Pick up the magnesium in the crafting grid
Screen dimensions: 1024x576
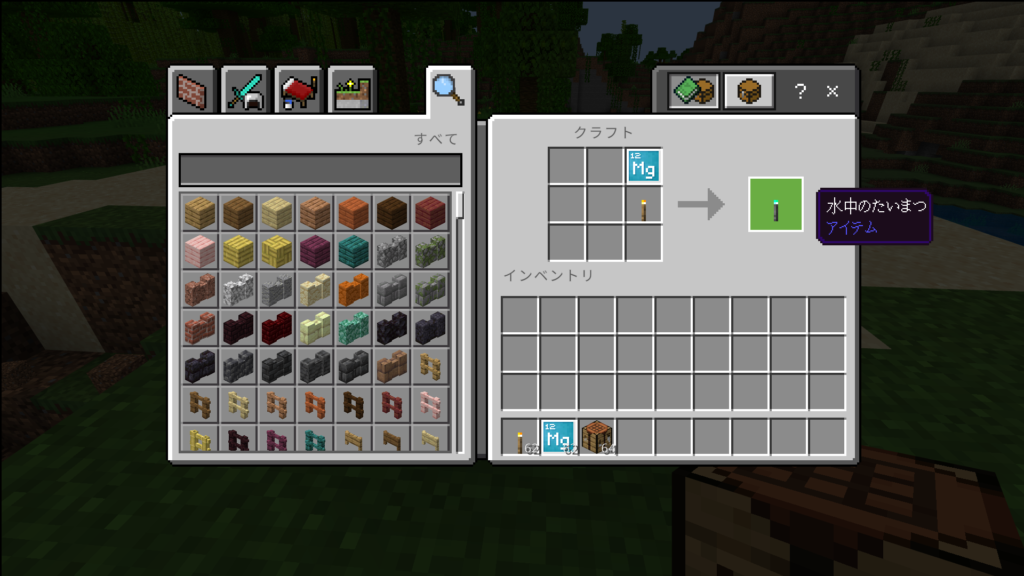(644, 166)
